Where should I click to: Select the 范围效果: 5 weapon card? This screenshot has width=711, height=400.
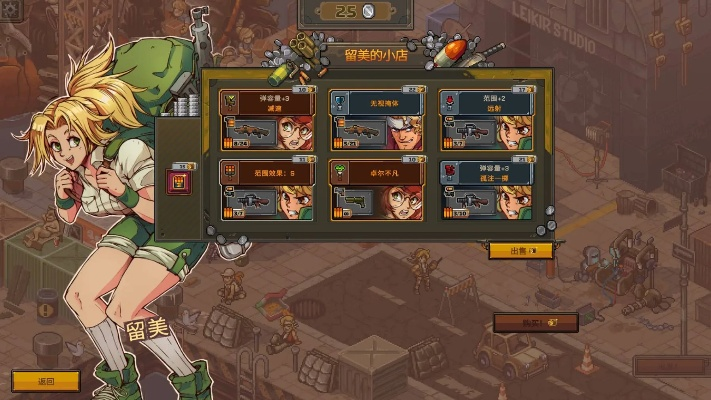(266, 189)
